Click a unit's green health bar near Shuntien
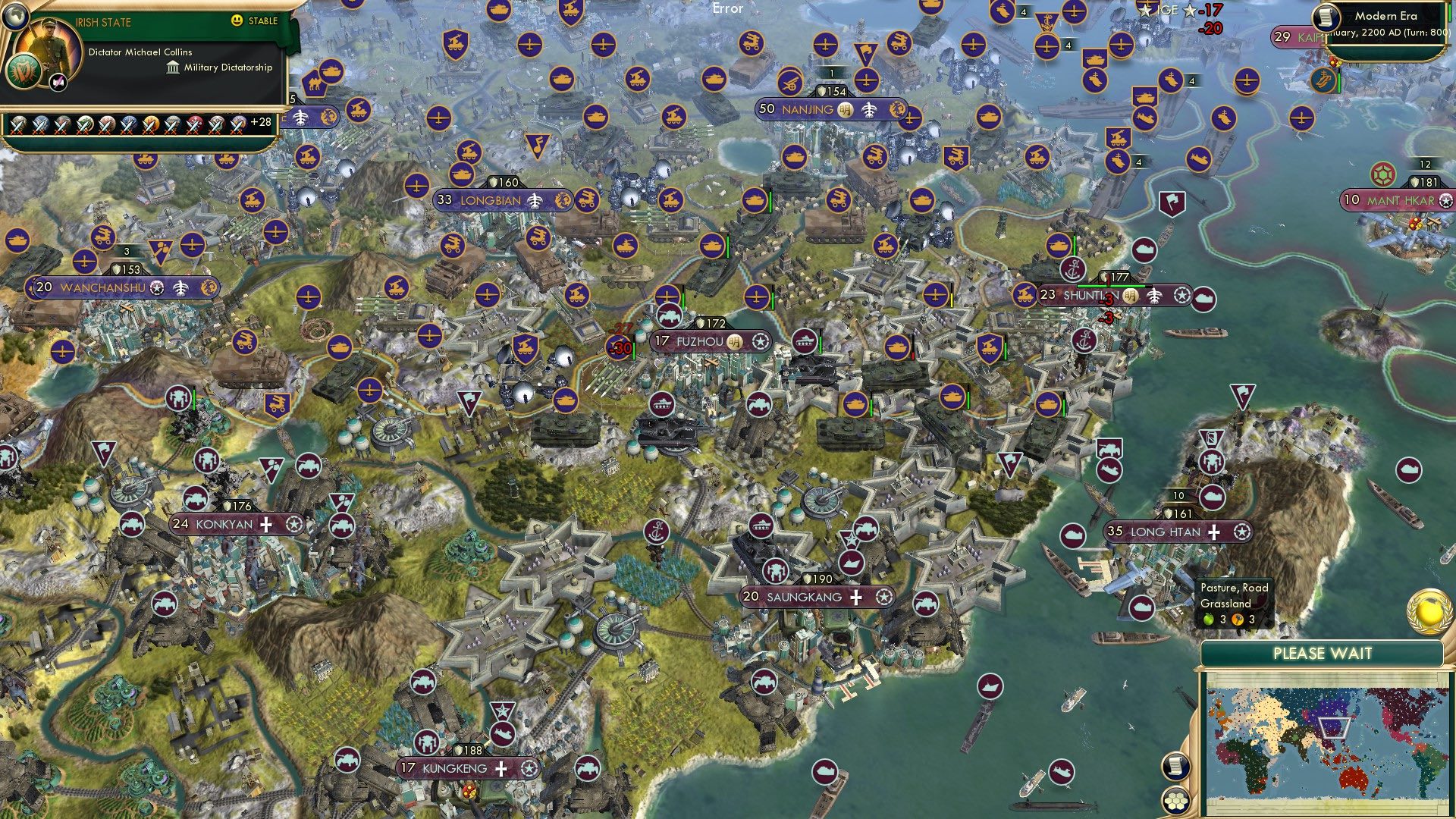The height and width of the screenshot is (819, 1456). (x=1110, y=286)
